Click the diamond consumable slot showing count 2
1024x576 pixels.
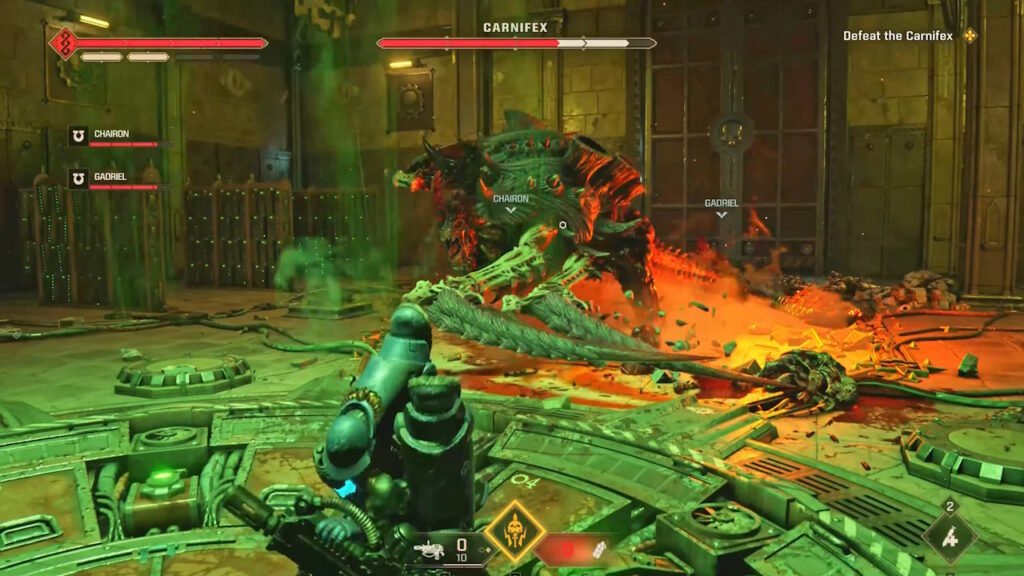[951, 538]
